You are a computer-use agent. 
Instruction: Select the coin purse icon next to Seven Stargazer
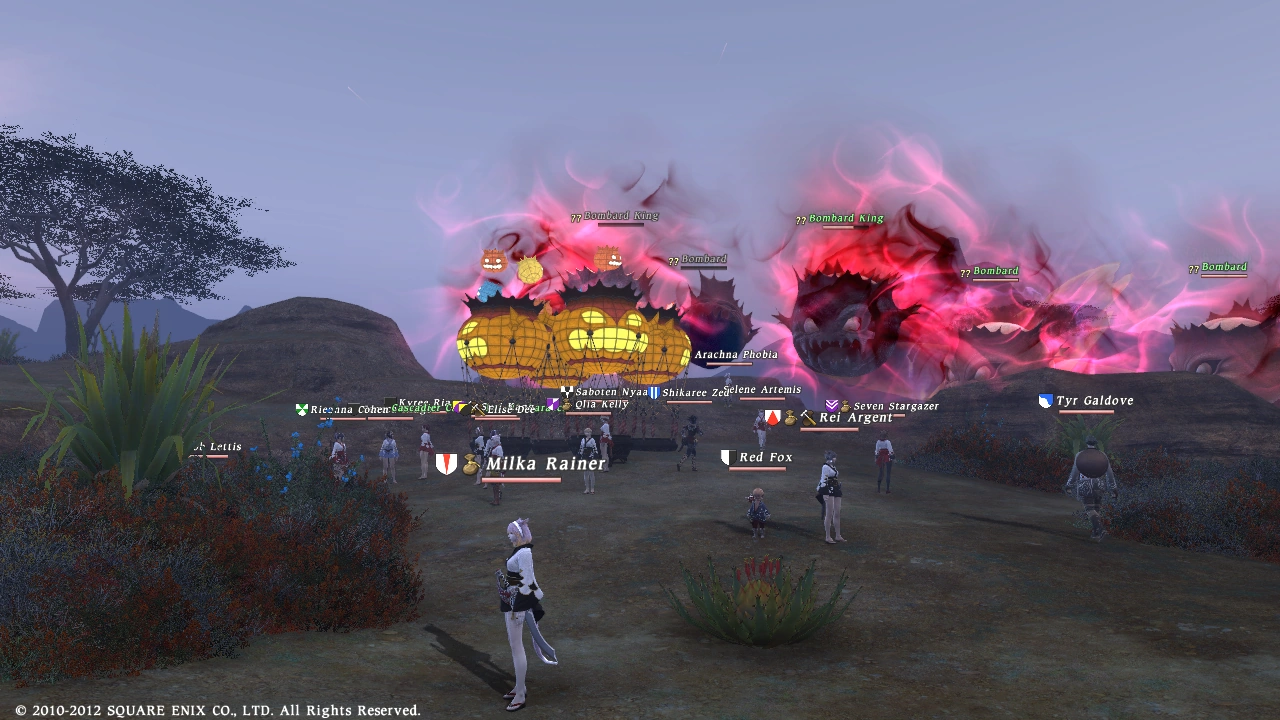[847, 405]
